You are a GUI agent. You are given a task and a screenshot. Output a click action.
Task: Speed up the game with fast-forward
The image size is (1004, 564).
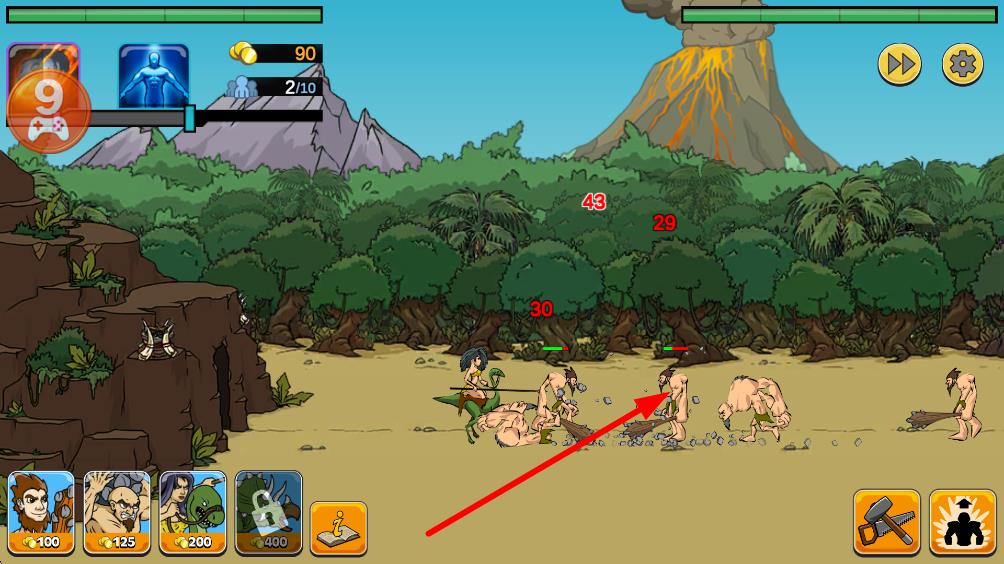(x=899, y=65)
